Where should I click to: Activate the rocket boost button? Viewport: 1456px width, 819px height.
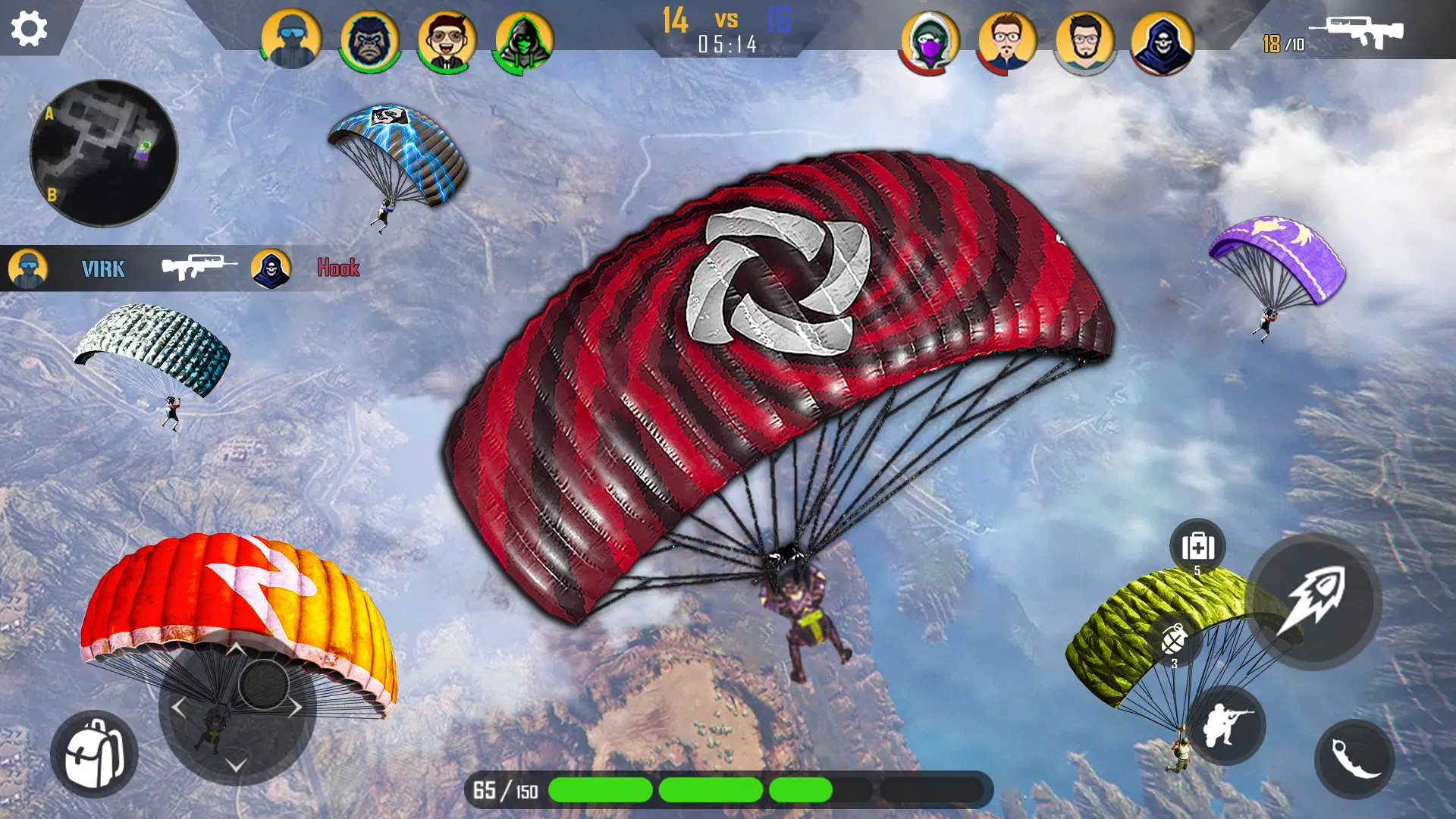tap(1313, 601)
